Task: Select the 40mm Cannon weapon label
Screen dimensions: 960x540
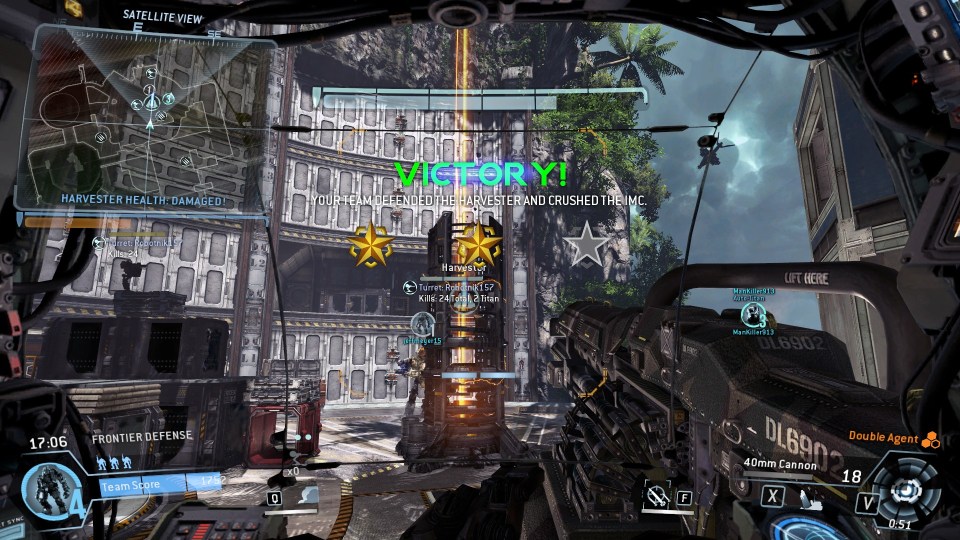Action: [x=781, y=464]
